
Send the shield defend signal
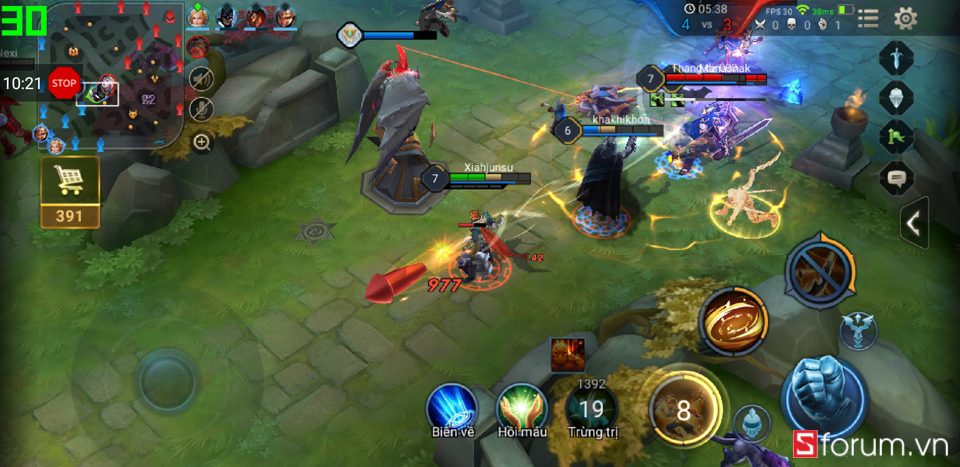tap(896, 97)
